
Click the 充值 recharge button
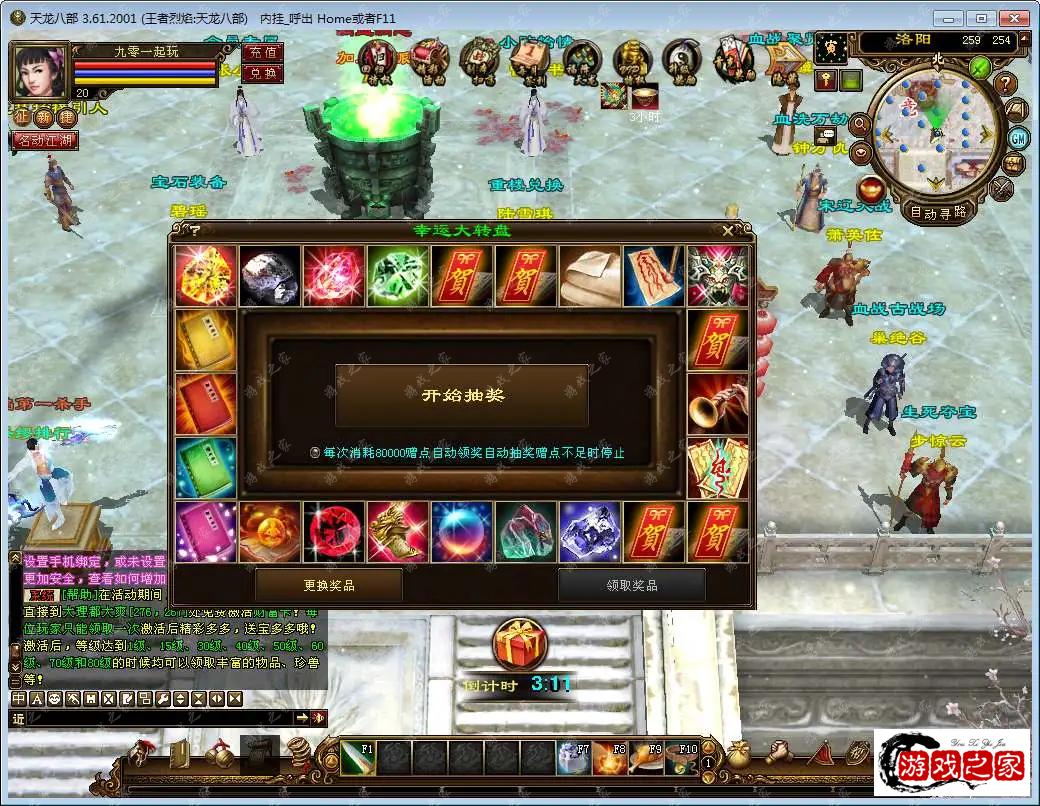[x=263, y=52]
